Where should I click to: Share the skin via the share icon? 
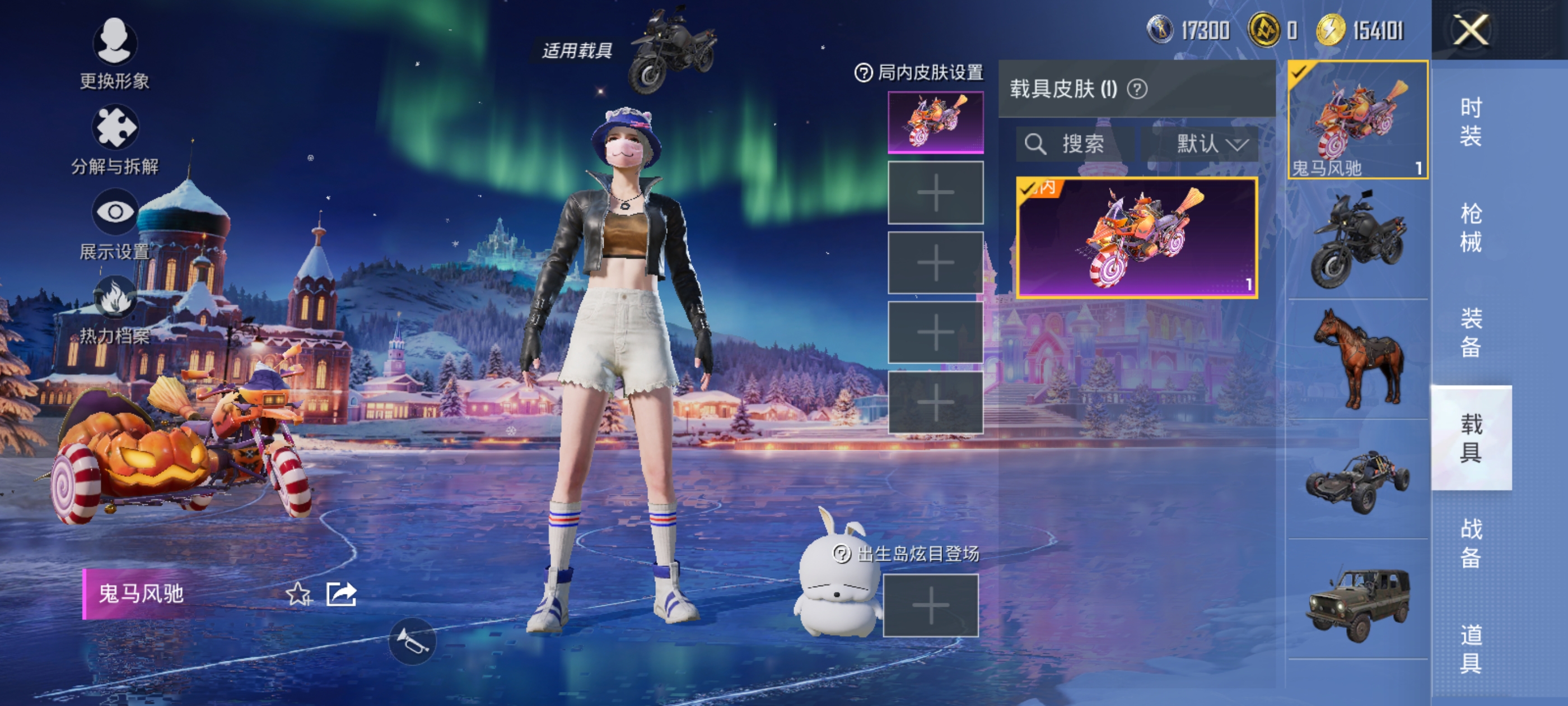[x=341, y=593]
